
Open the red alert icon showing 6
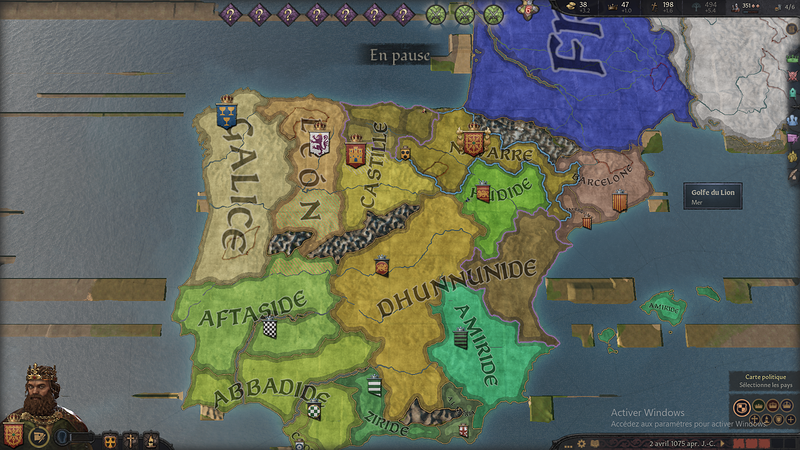527,9
